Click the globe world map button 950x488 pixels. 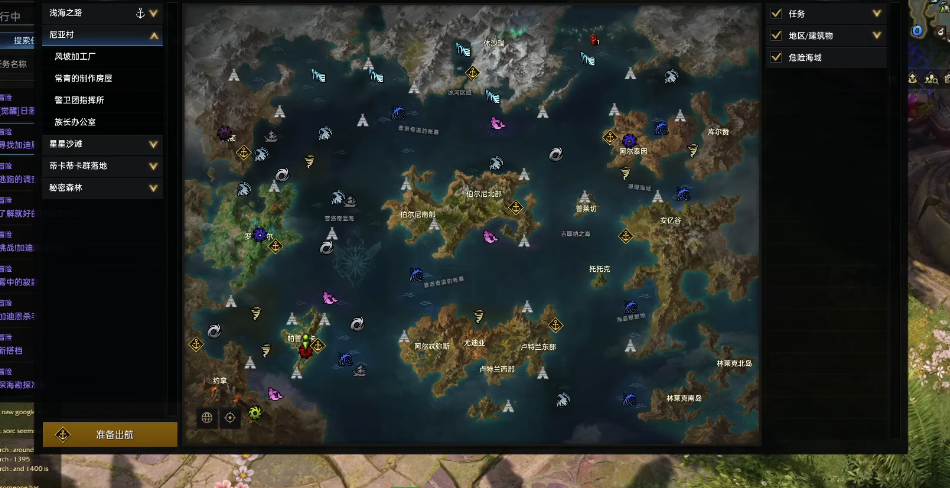207,418
